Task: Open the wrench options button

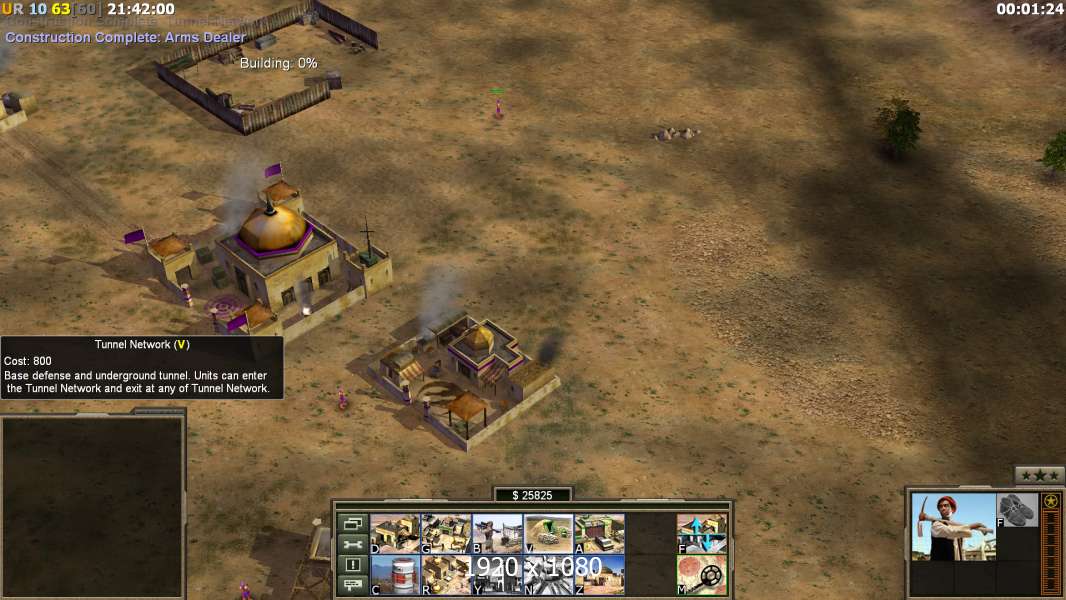Action: [351, 544]
